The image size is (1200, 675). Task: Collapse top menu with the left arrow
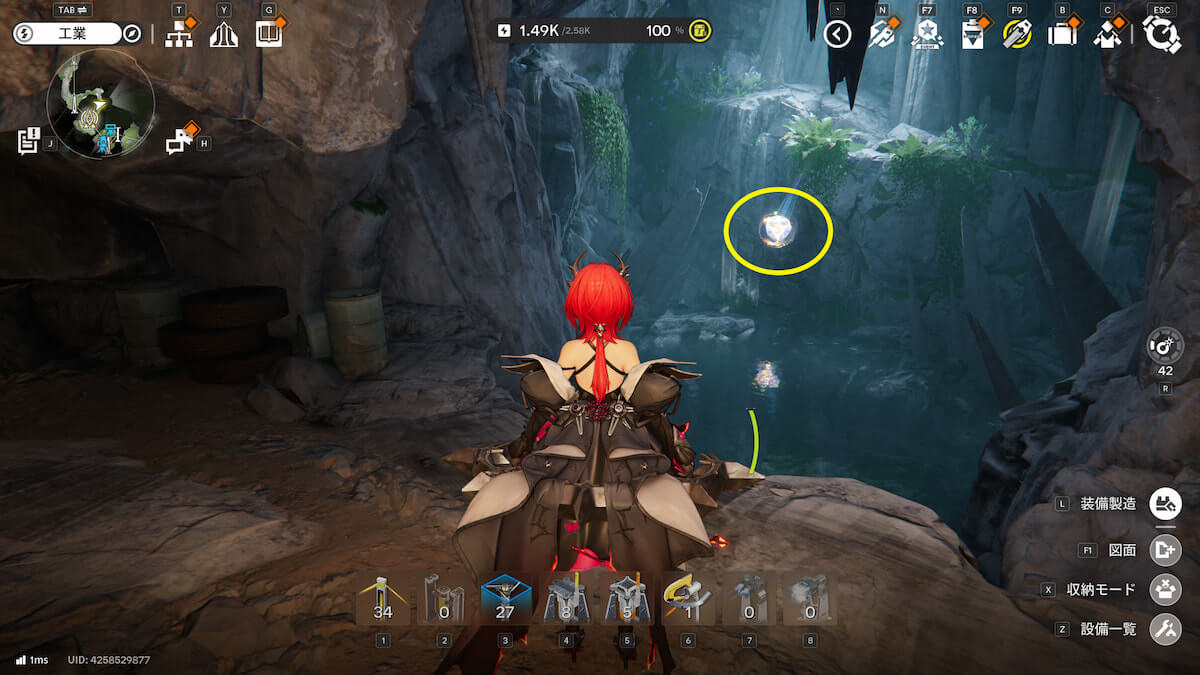pyautogui.click(x=837, y=35)
